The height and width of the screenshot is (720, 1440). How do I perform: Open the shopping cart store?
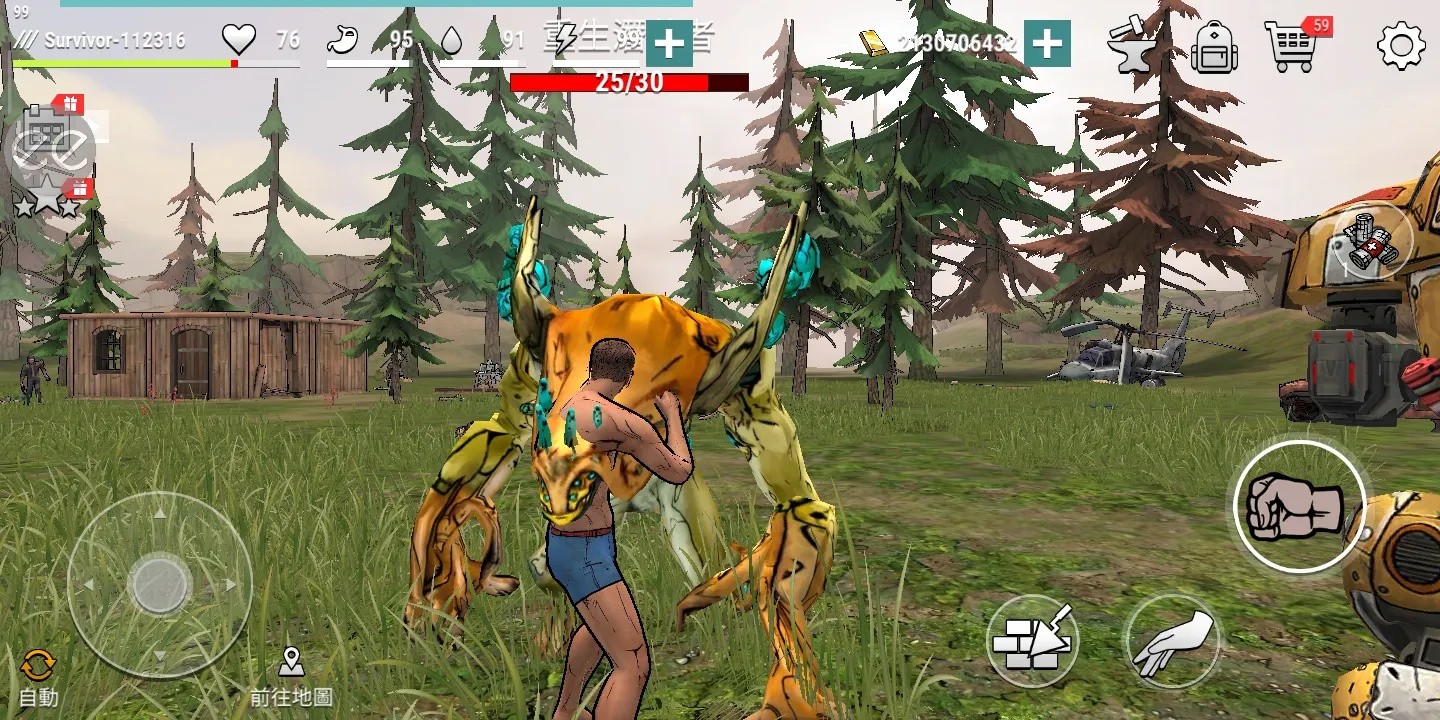pyautogui.click(x=1290, y=47)
